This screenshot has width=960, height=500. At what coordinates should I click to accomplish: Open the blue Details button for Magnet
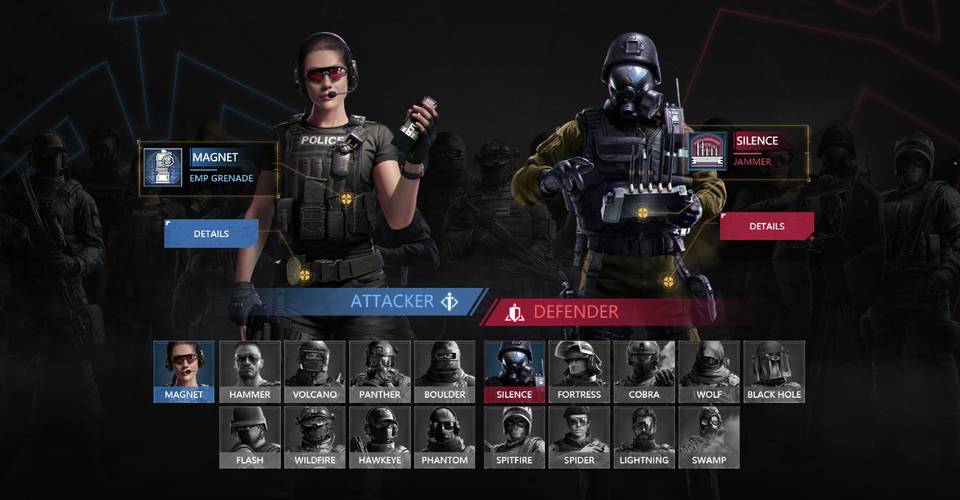click(x=211, y=234)
